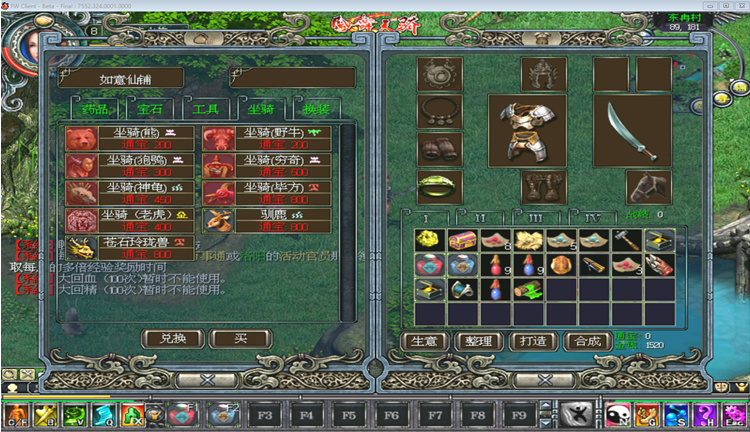The height and width of the screenshot is (432, 750).
Task: Switch to the 药品 shop tab
Action: [x=93, y=109]
